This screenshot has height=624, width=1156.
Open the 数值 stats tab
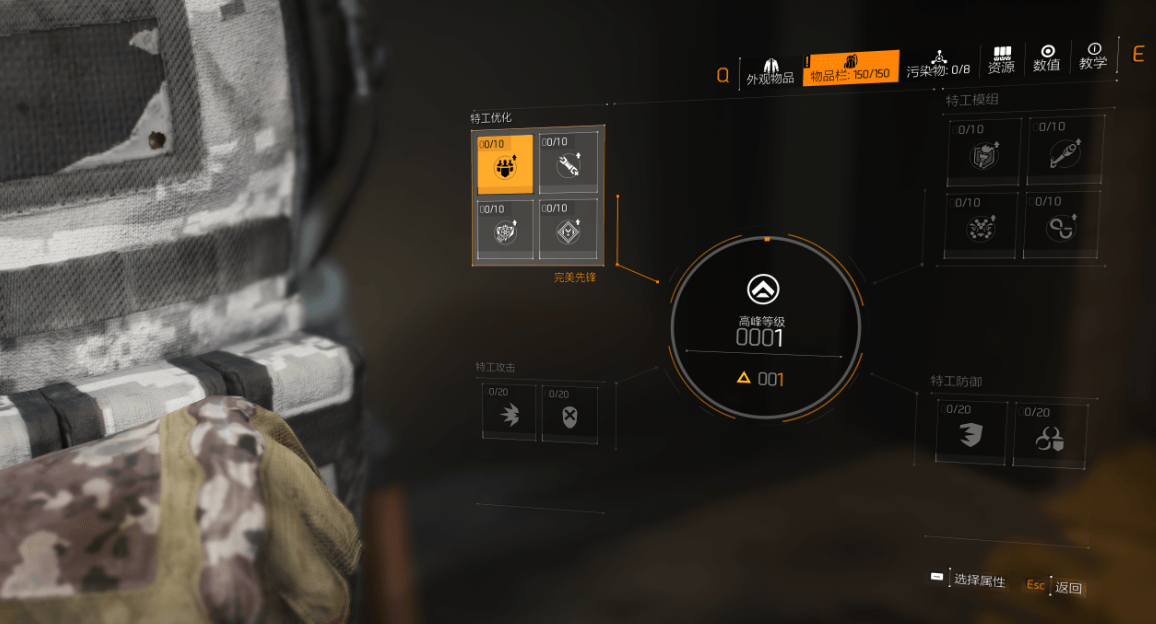(1047, 58)
